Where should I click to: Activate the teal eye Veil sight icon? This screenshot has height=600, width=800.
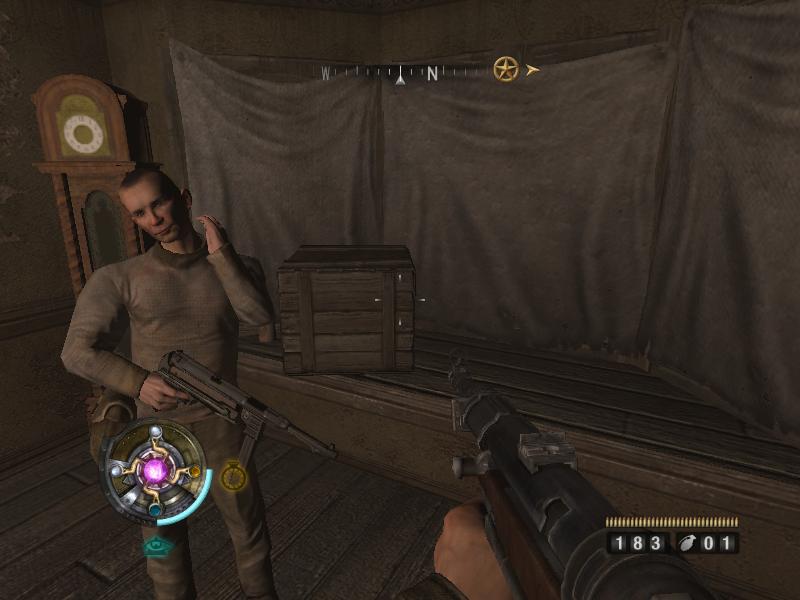click(x=155, y=546)
